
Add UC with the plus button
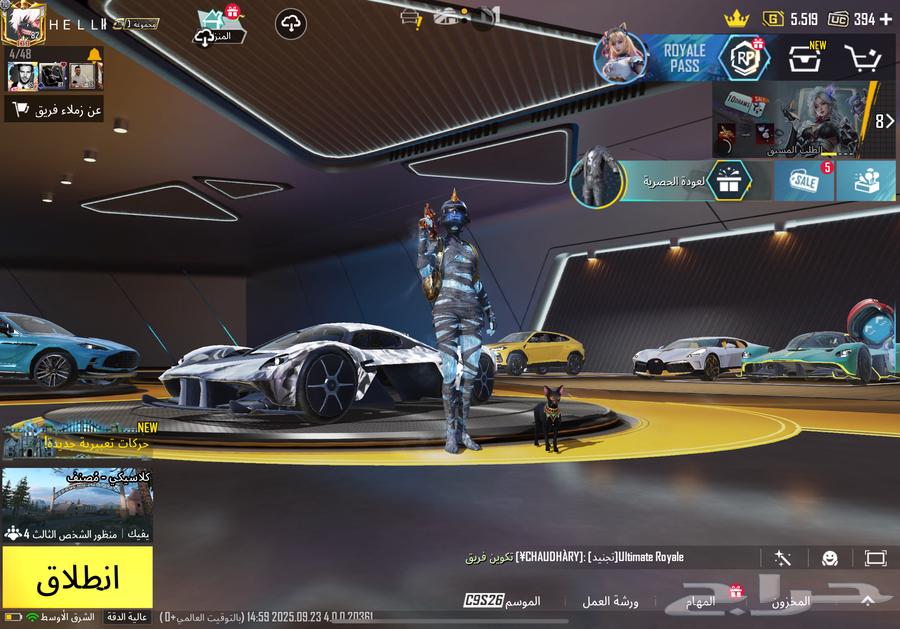(885, 18)
